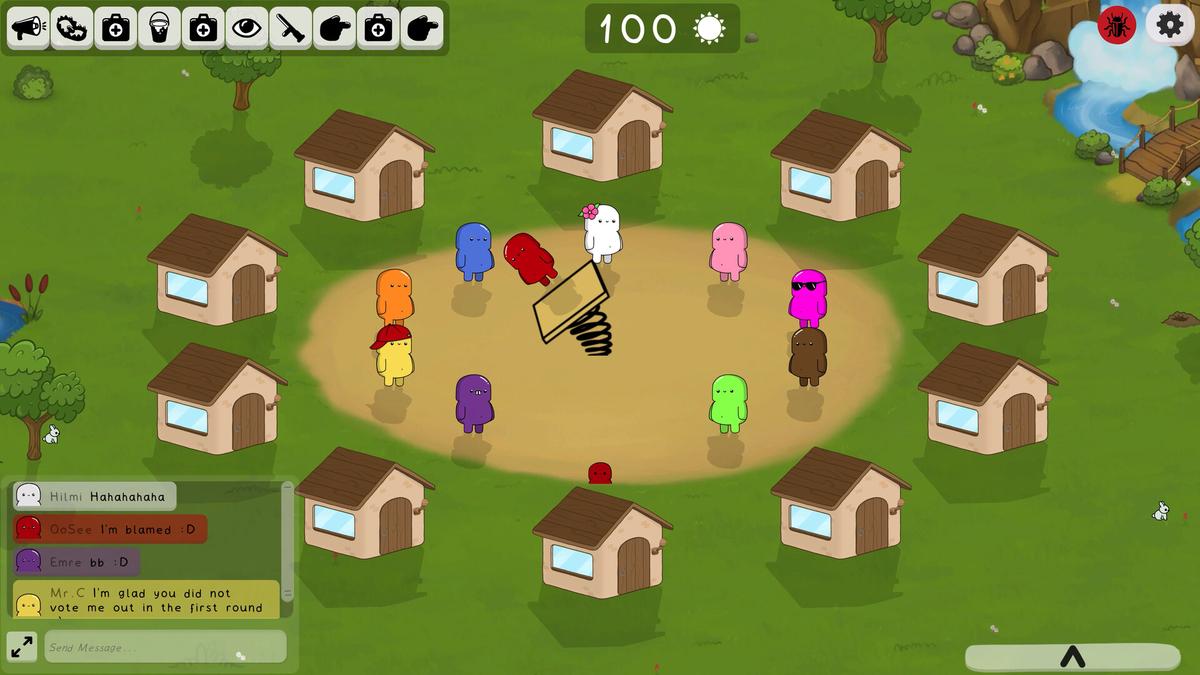
Task: Select the bucket role icon
Action: [159, 28]
